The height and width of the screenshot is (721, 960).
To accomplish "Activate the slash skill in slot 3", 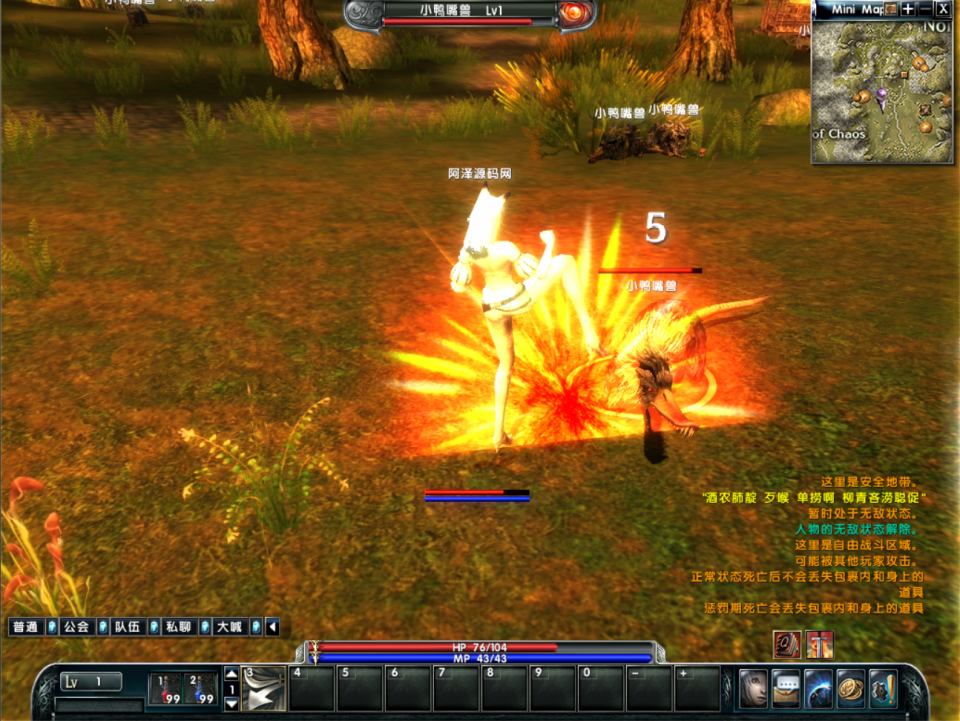I will pos(264,688).
